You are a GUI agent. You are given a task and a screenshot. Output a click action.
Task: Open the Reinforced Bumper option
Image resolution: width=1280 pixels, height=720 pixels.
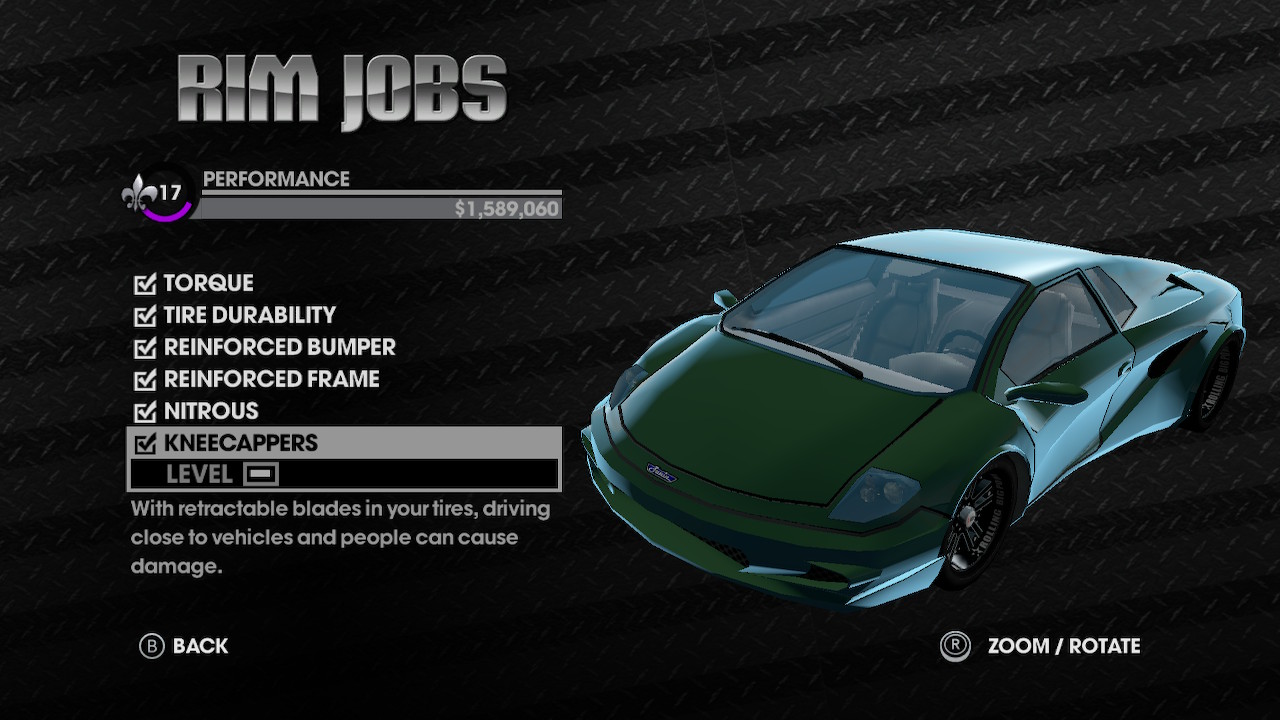(279, 347)
